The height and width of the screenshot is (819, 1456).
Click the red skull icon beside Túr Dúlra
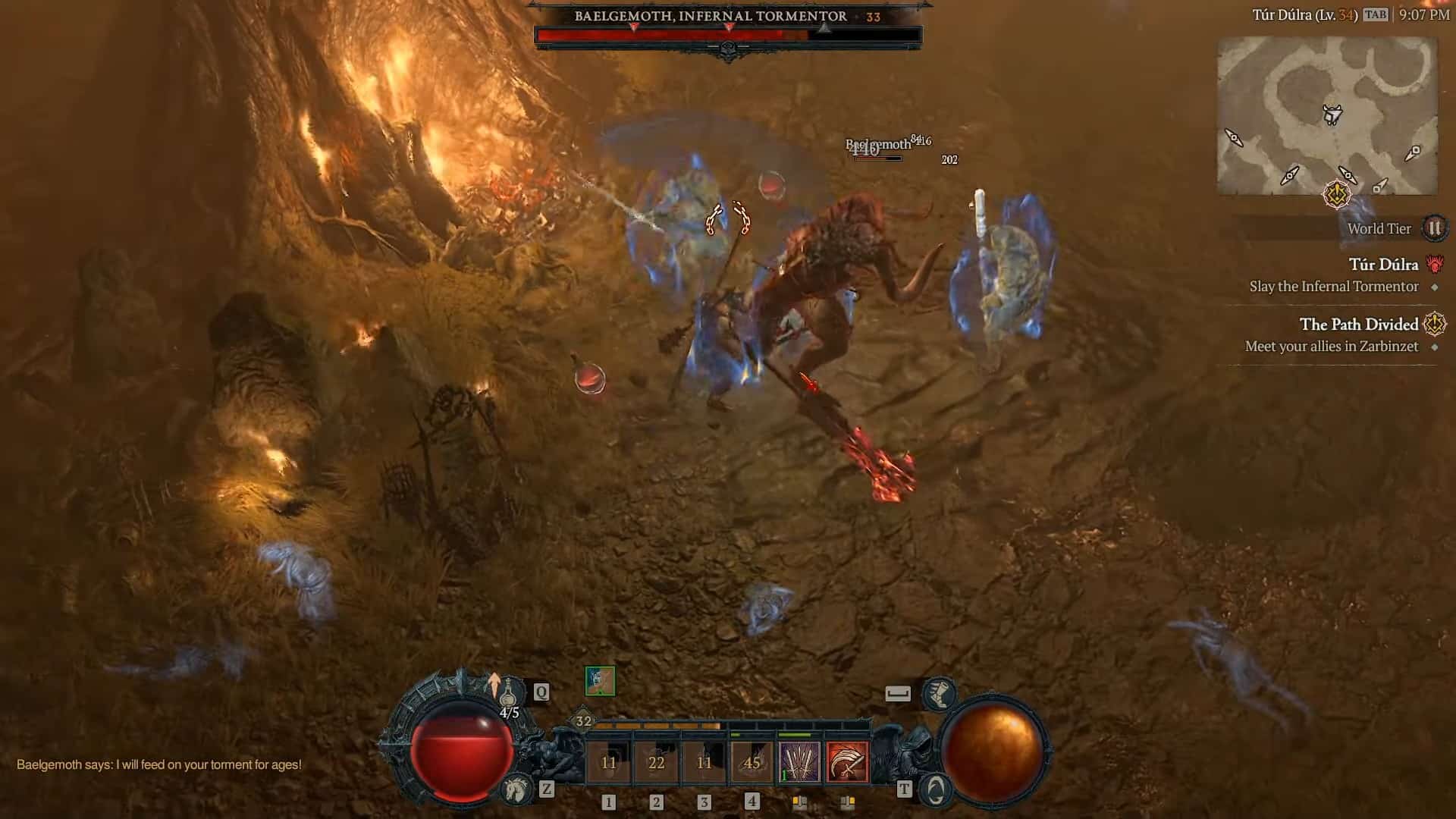(x=1434, y=265)
